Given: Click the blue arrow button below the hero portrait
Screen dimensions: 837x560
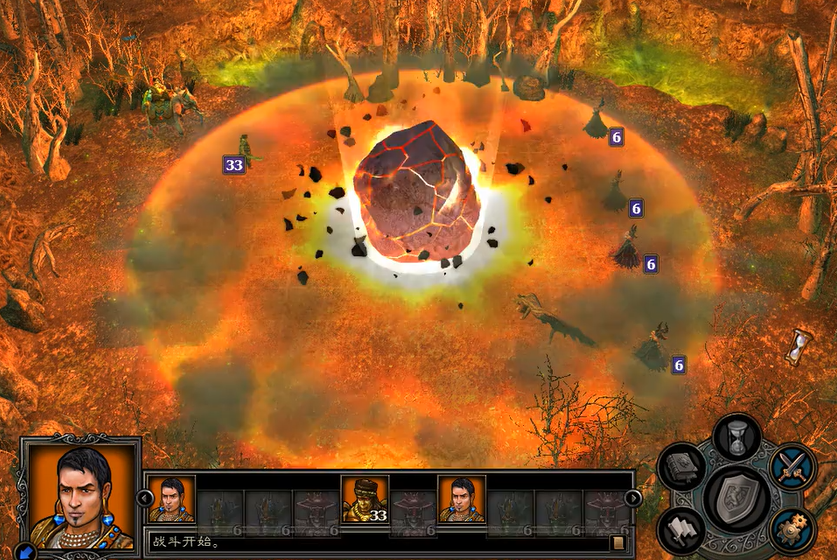Looking at the screenshot, I should point(26,551).
